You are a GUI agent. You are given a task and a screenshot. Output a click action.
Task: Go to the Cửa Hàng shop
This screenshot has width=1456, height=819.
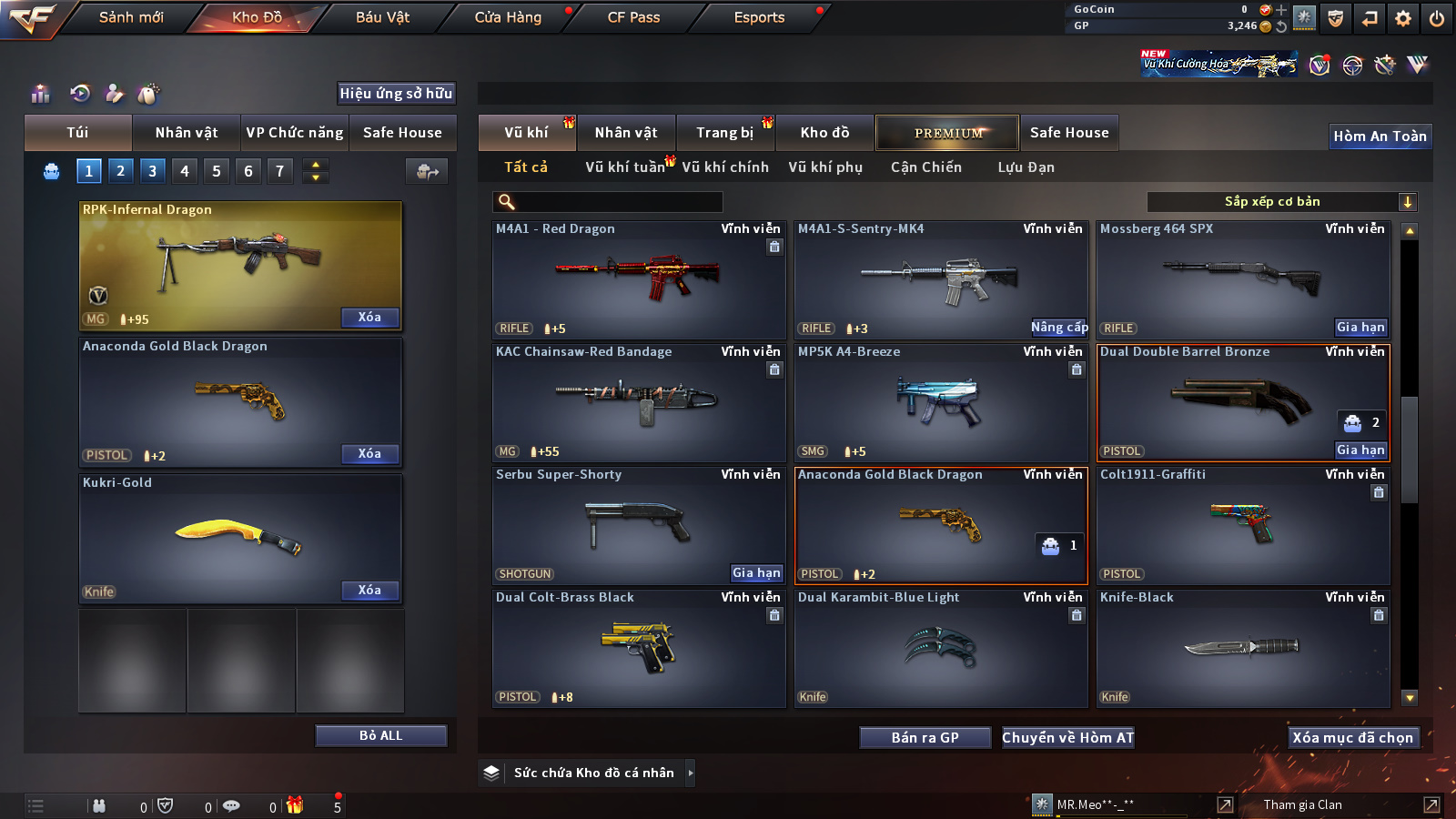tap(508, 17)
